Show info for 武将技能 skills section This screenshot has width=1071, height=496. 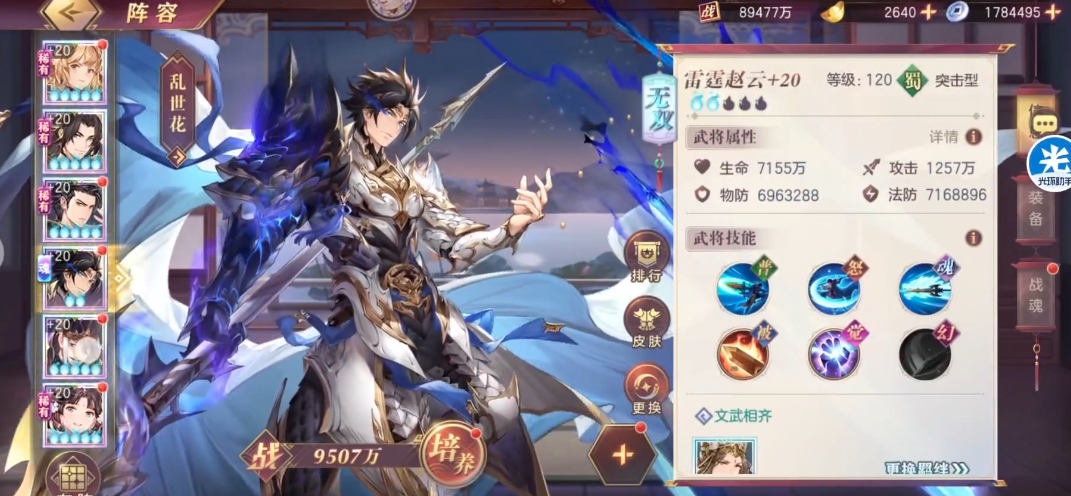(973, 238)
